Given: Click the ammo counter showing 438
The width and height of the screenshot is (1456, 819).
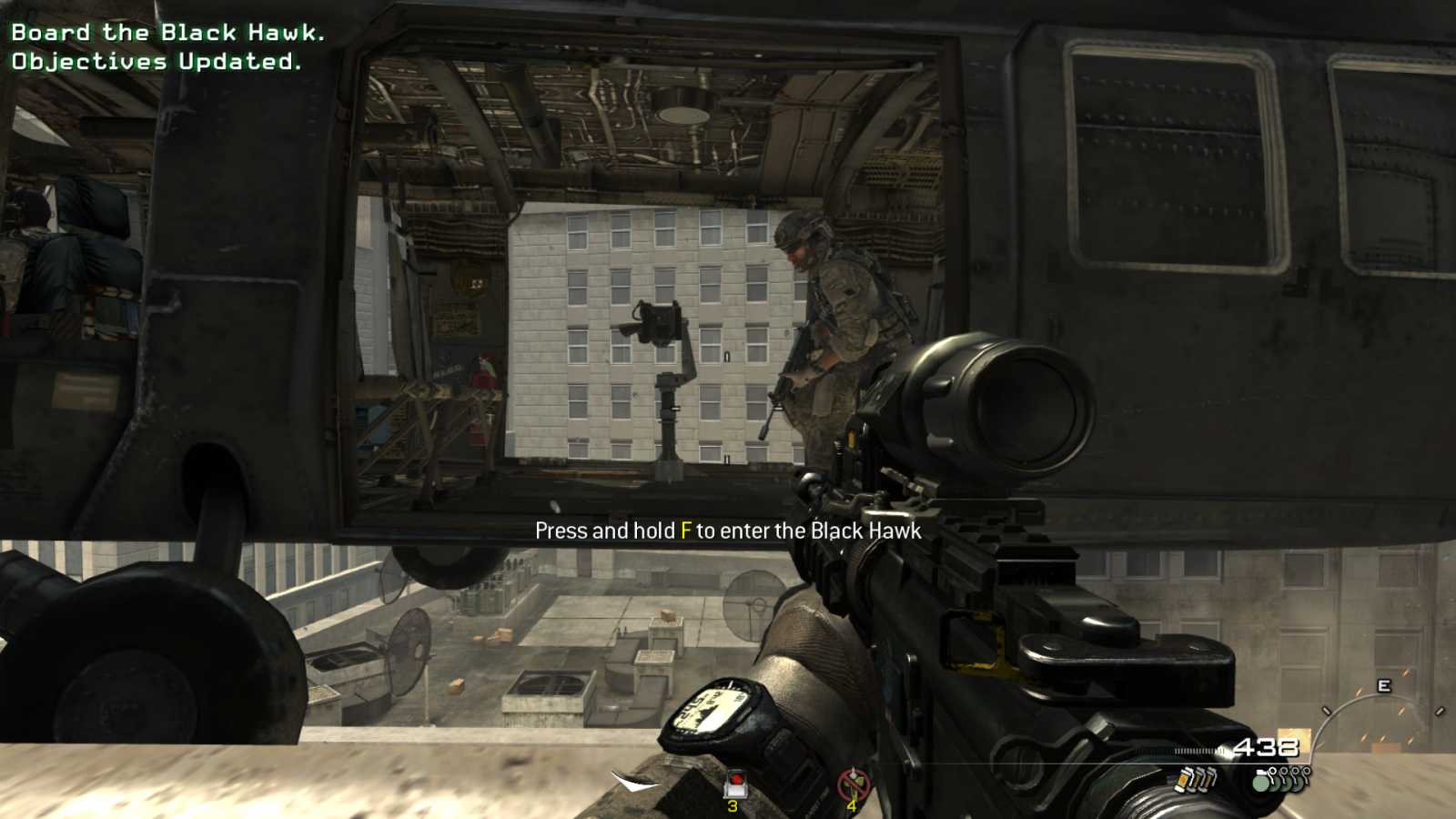Looking at the screenshot, I should [1267, 746].
